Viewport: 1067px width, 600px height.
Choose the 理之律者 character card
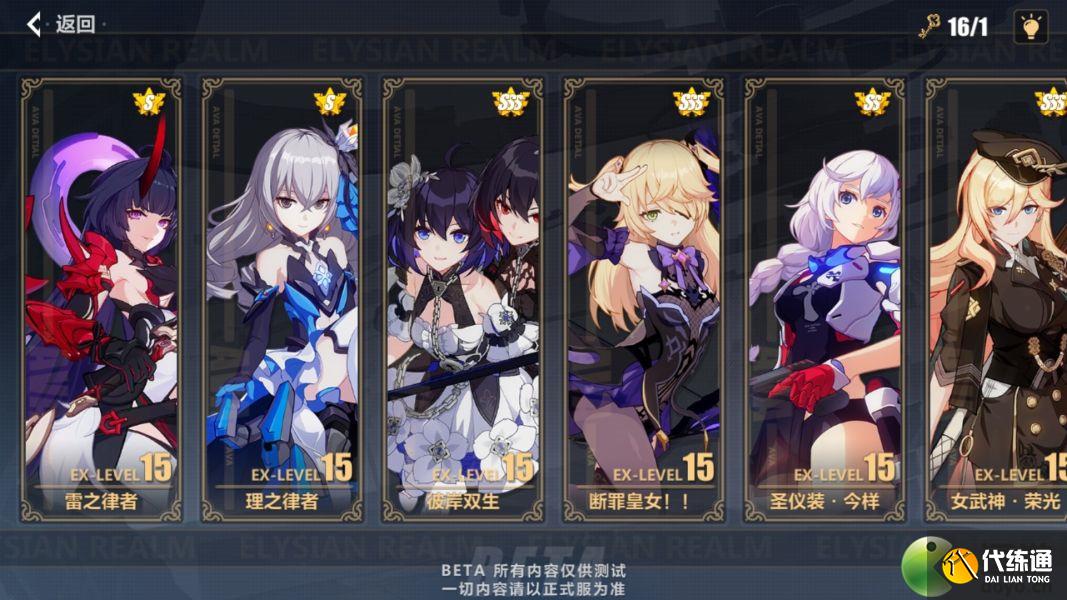282,300
